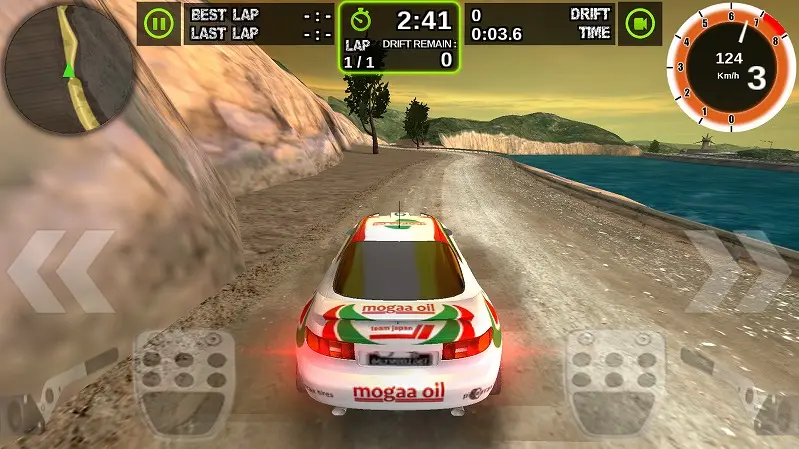The height and width of the screenshot is (449, 799).
Task: Pause the race with the pause button
Action: (x=159, y=22)
